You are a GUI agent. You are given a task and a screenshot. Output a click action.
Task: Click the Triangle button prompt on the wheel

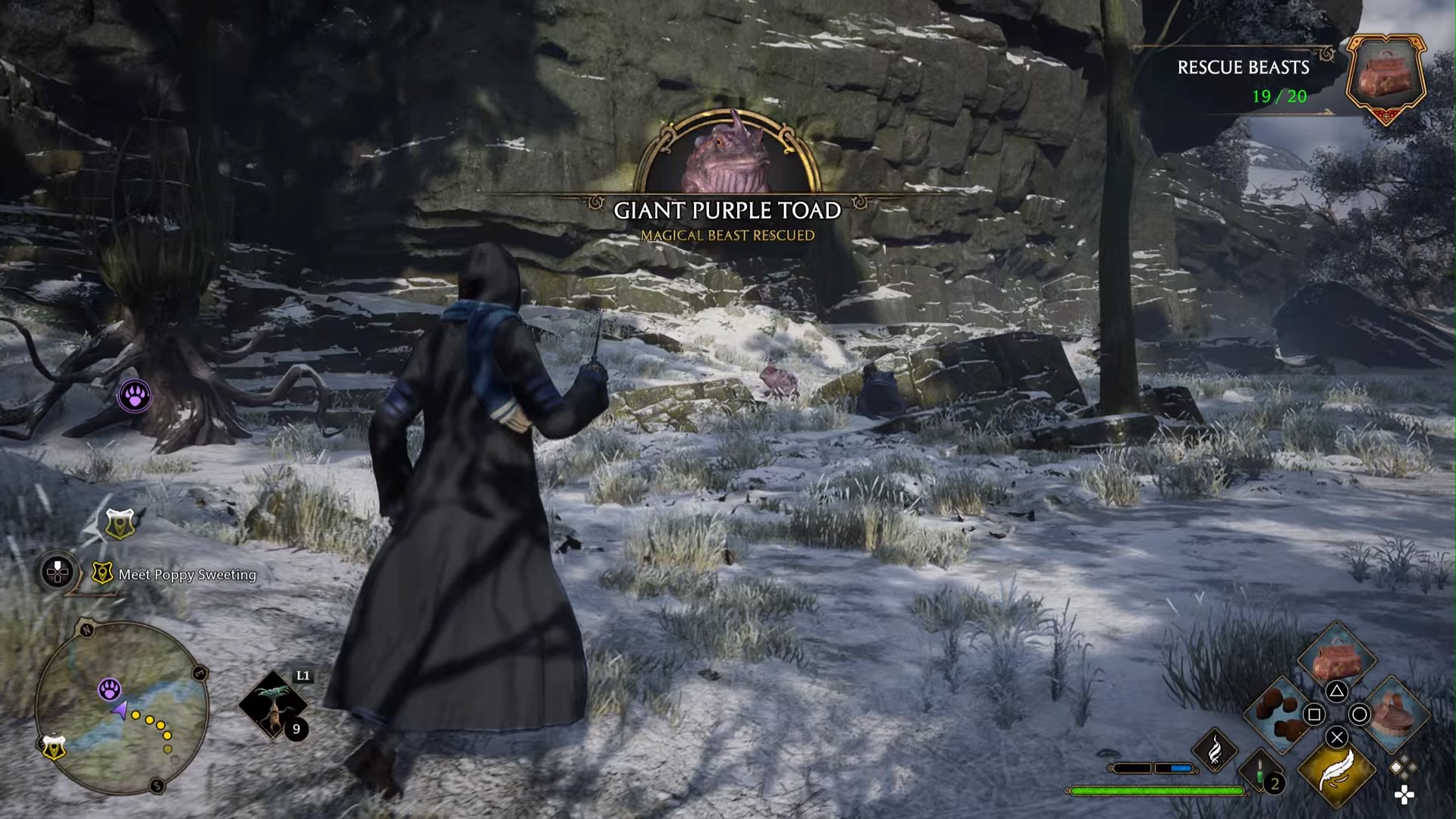(x=1338, y=691)
